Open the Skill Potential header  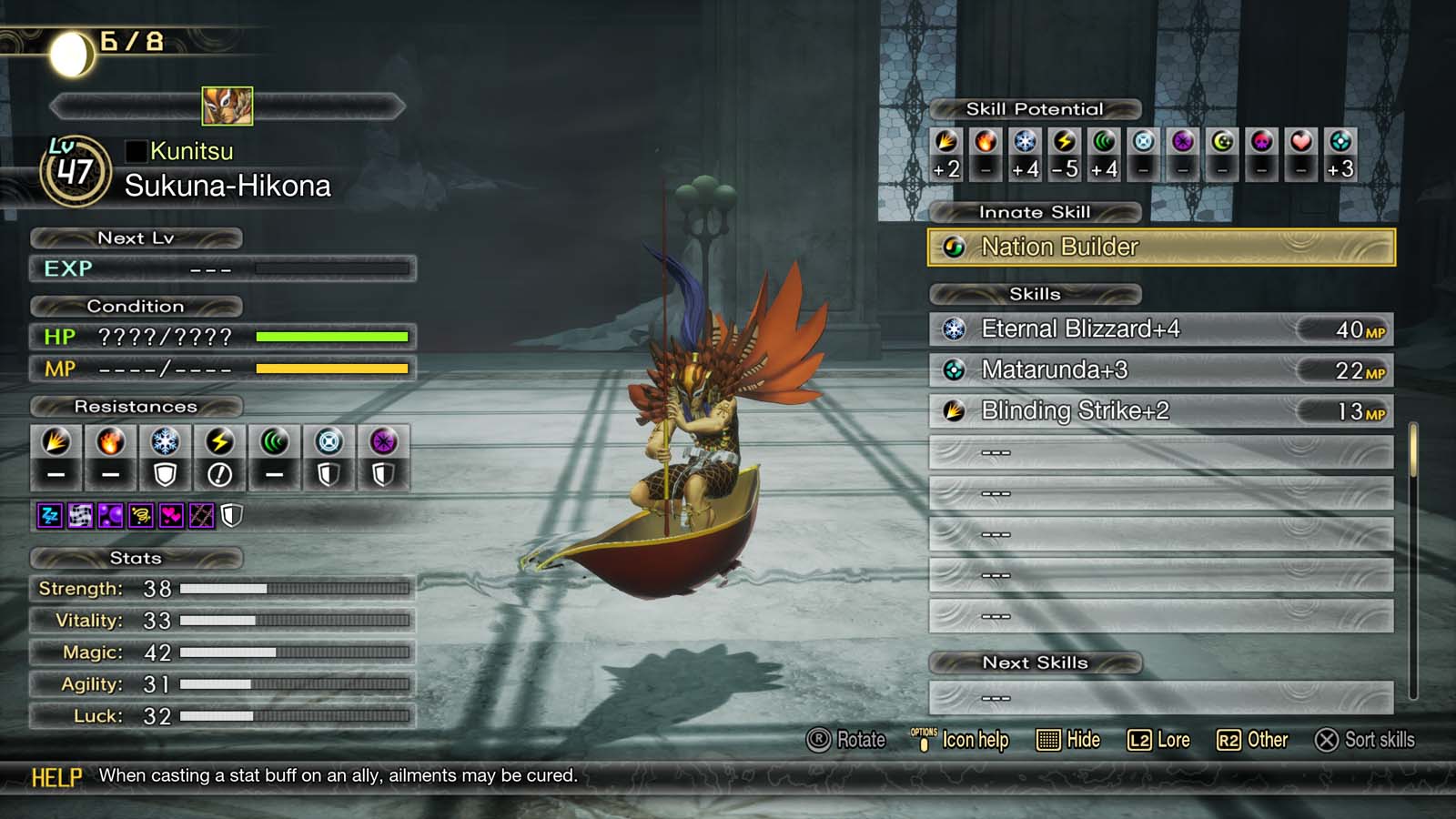click(1036, 108)
